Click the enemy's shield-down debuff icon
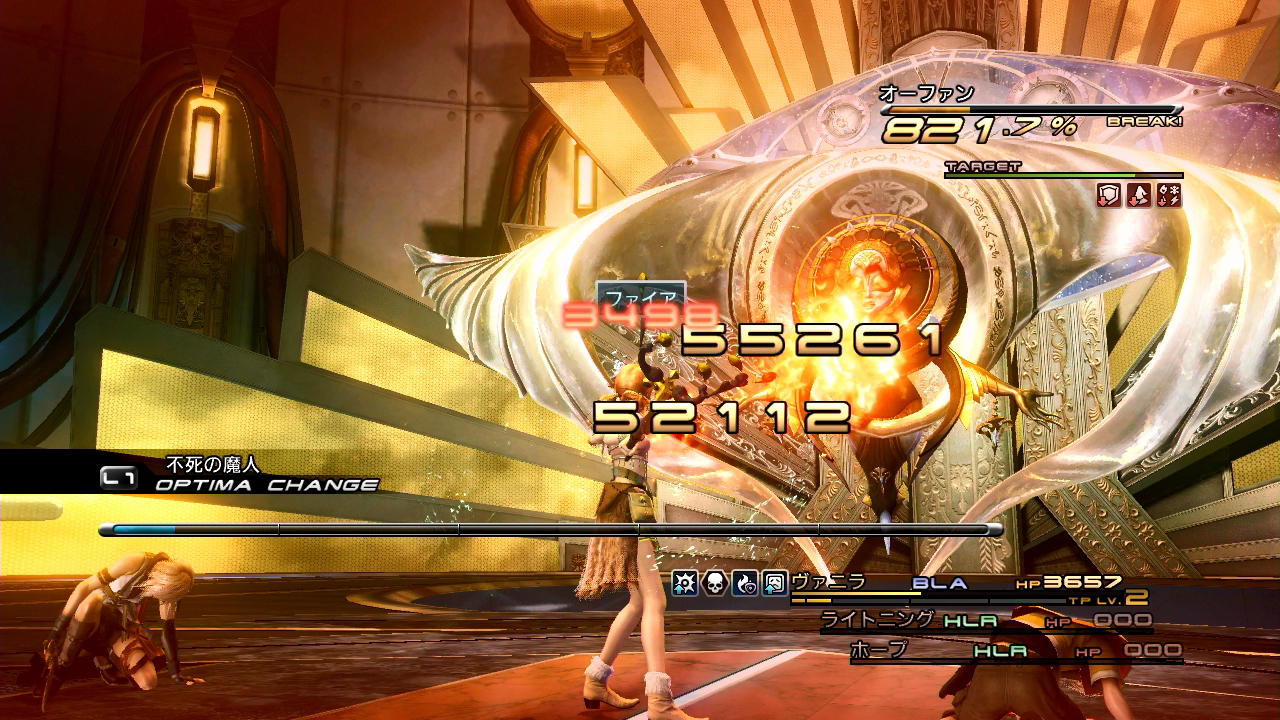Viewport: 1280px width, 720px height. (1109, 196)
